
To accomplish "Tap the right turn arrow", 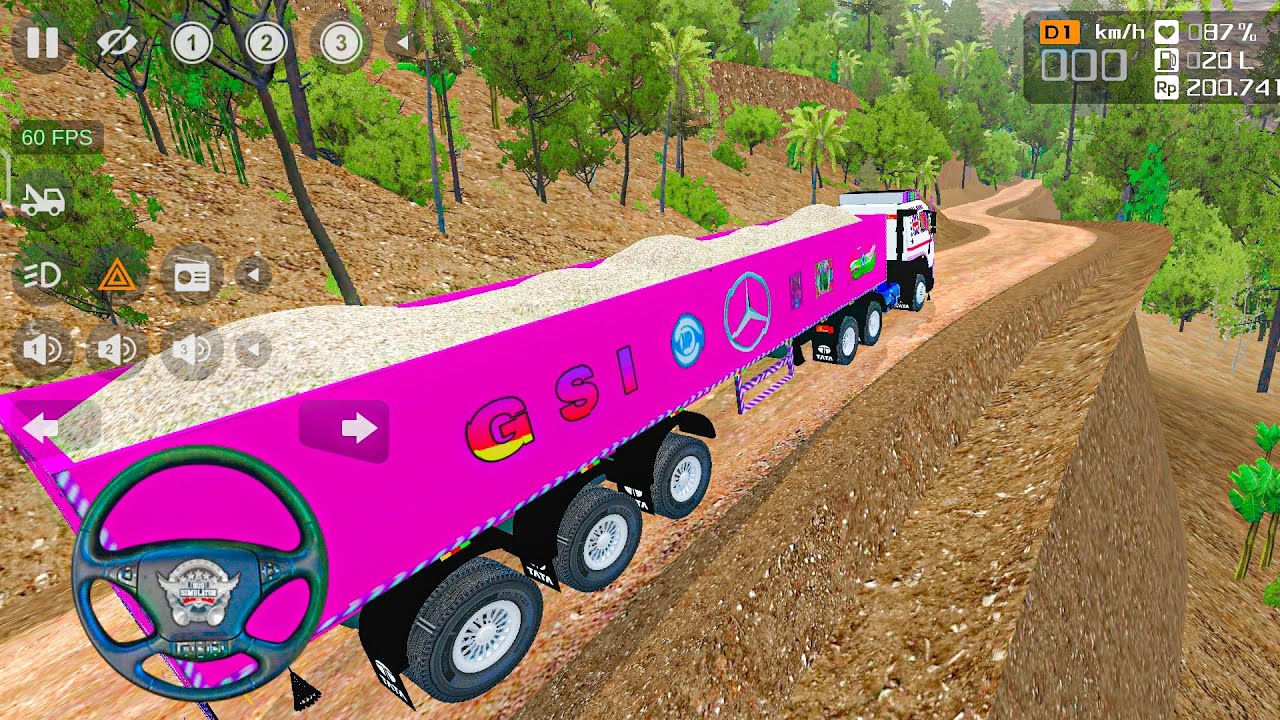I will pos(345,430).
